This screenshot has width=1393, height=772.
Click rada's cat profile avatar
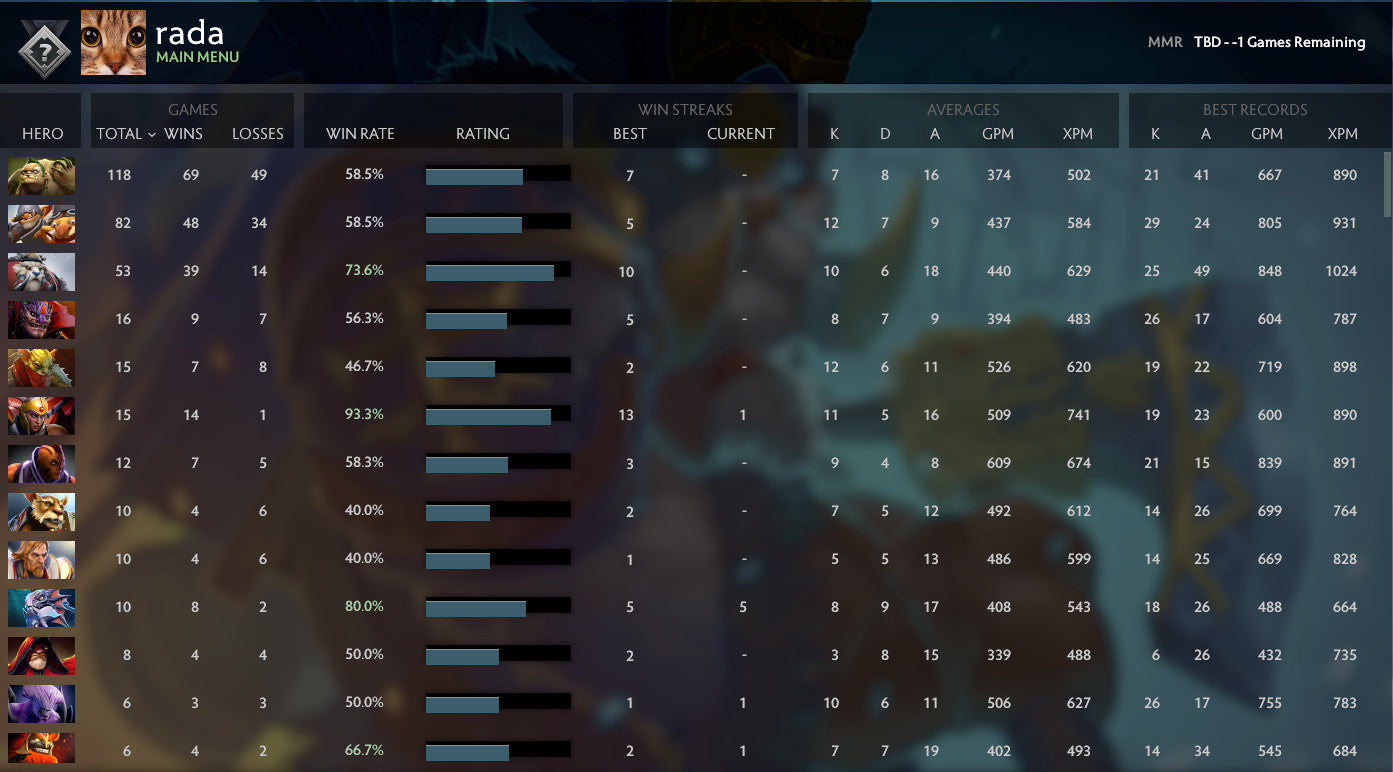pos(112,41)
